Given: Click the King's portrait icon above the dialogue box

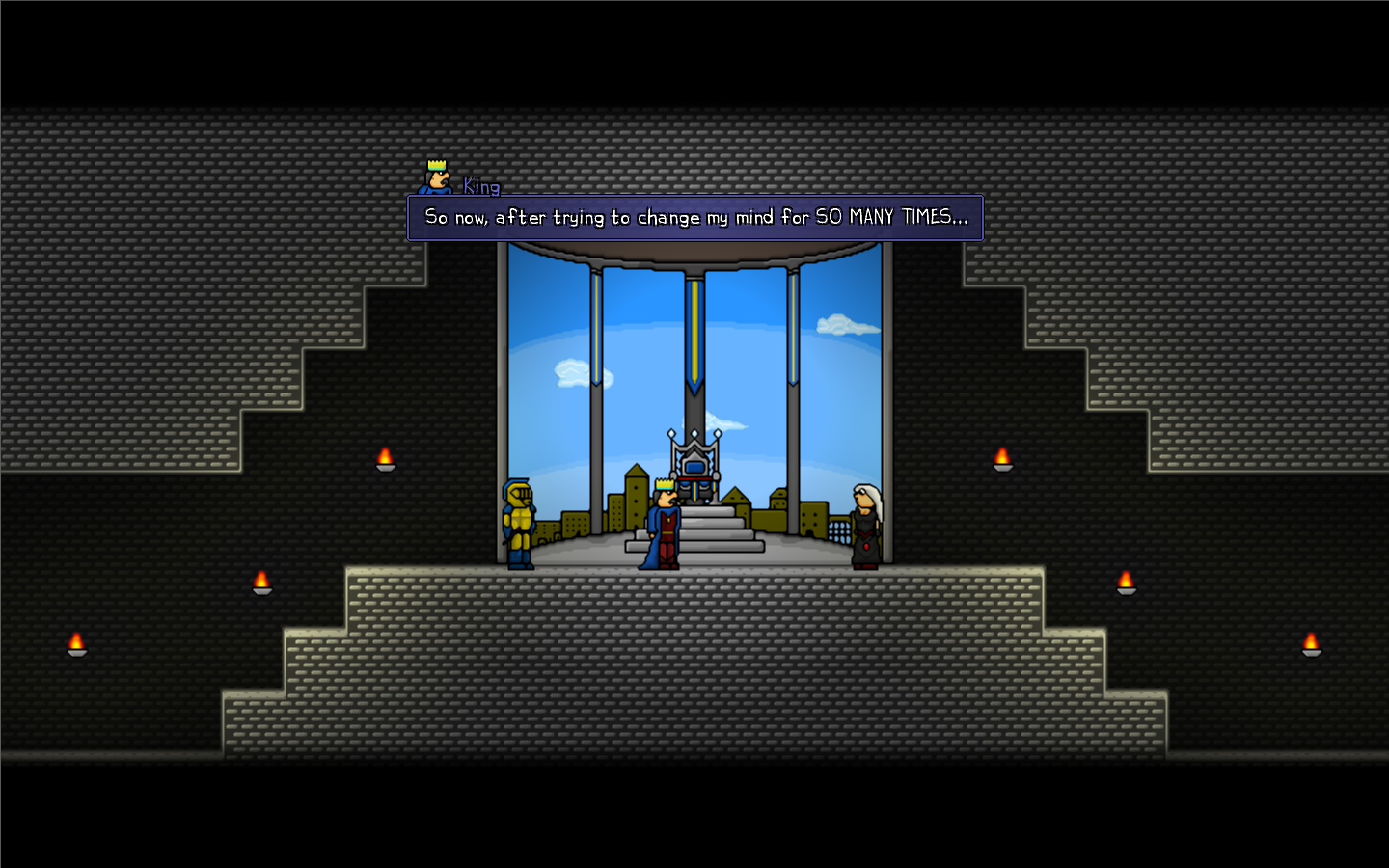Looking at the screenshot, I should point(435,177).
